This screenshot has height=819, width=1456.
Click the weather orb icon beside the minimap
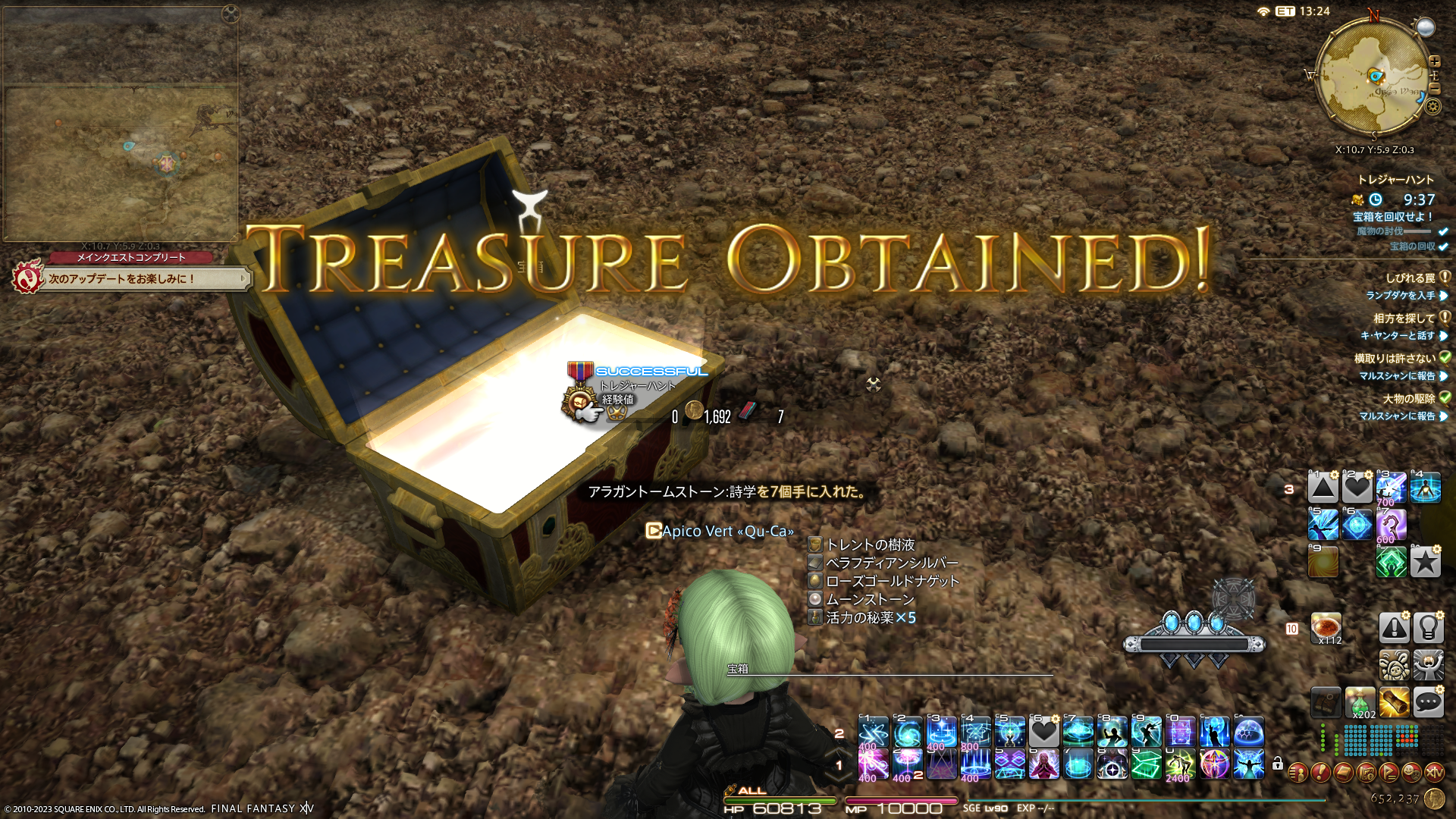(1426, 28)
